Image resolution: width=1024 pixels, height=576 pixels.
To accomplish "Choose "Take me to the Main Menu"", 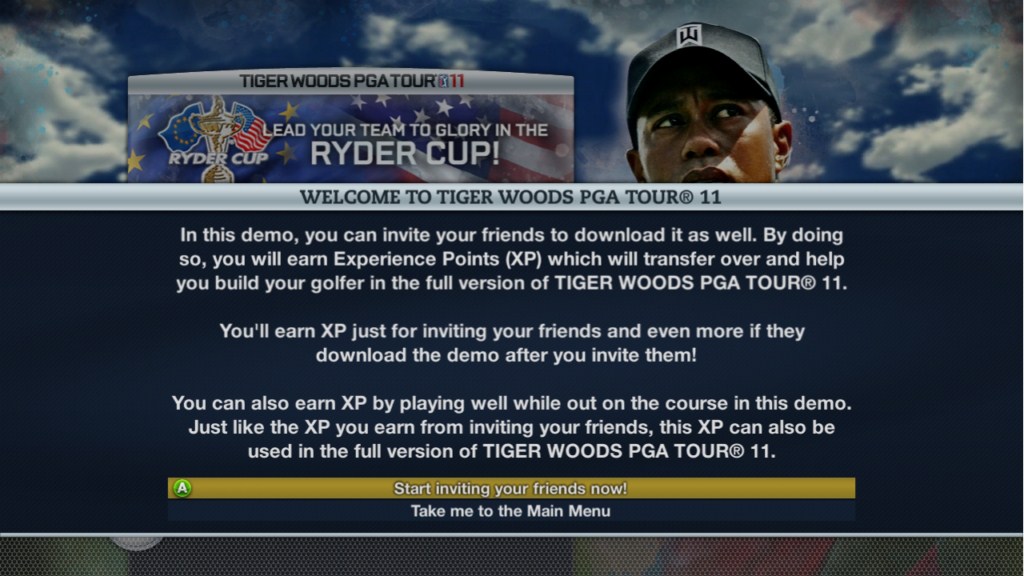I will [x=511, y=511].
